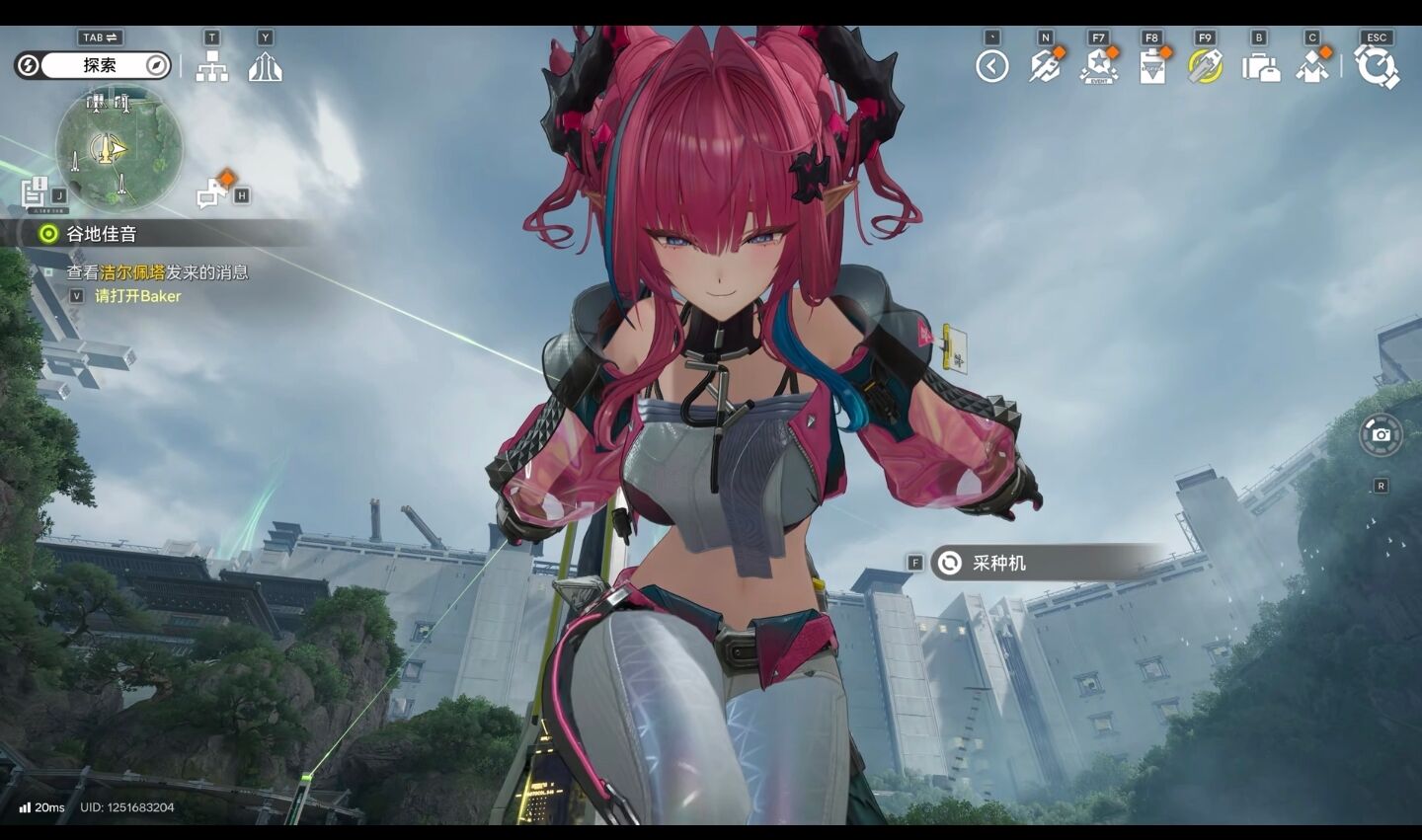Viewport: 1422px width, 840px height.
Task: Open the star EVENT menu
Action: point(1098,66)
